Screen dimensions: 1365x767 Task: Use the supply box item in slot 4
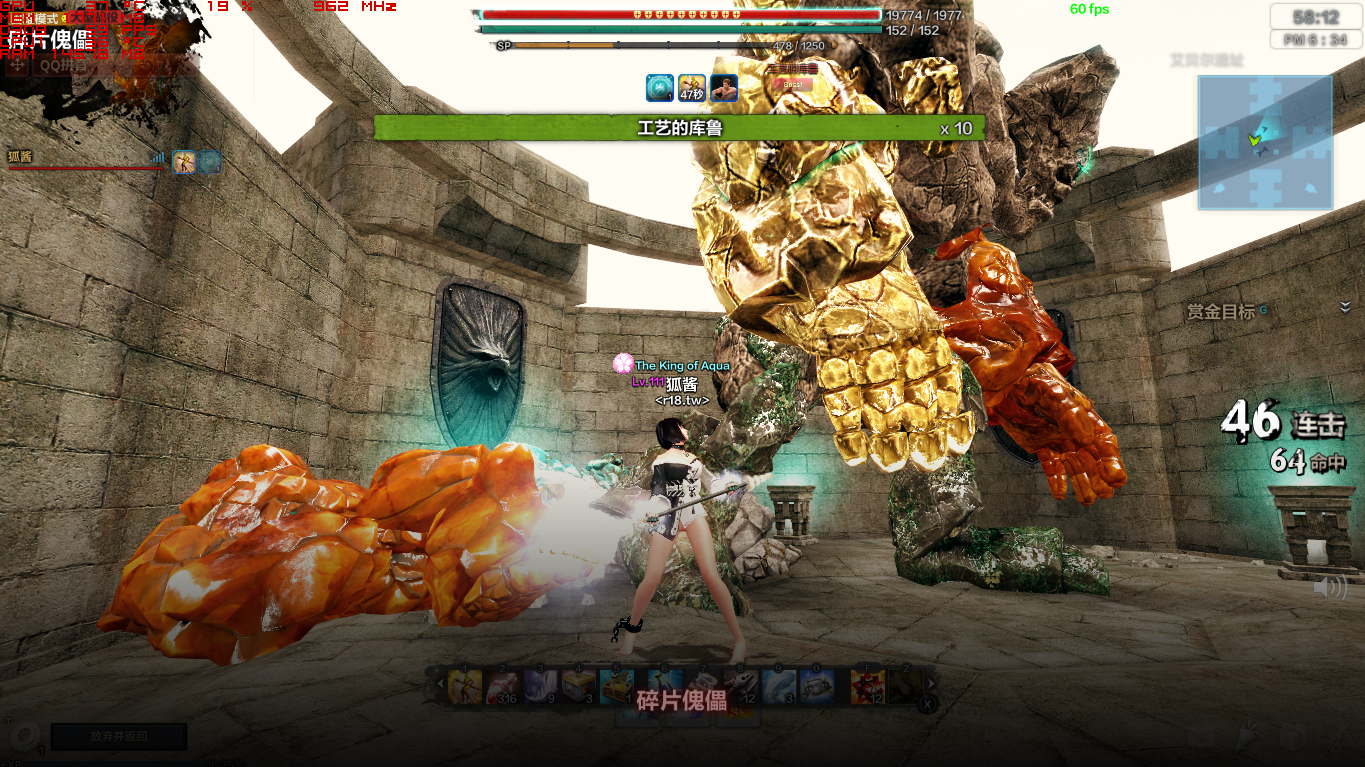tap(578, 687)
